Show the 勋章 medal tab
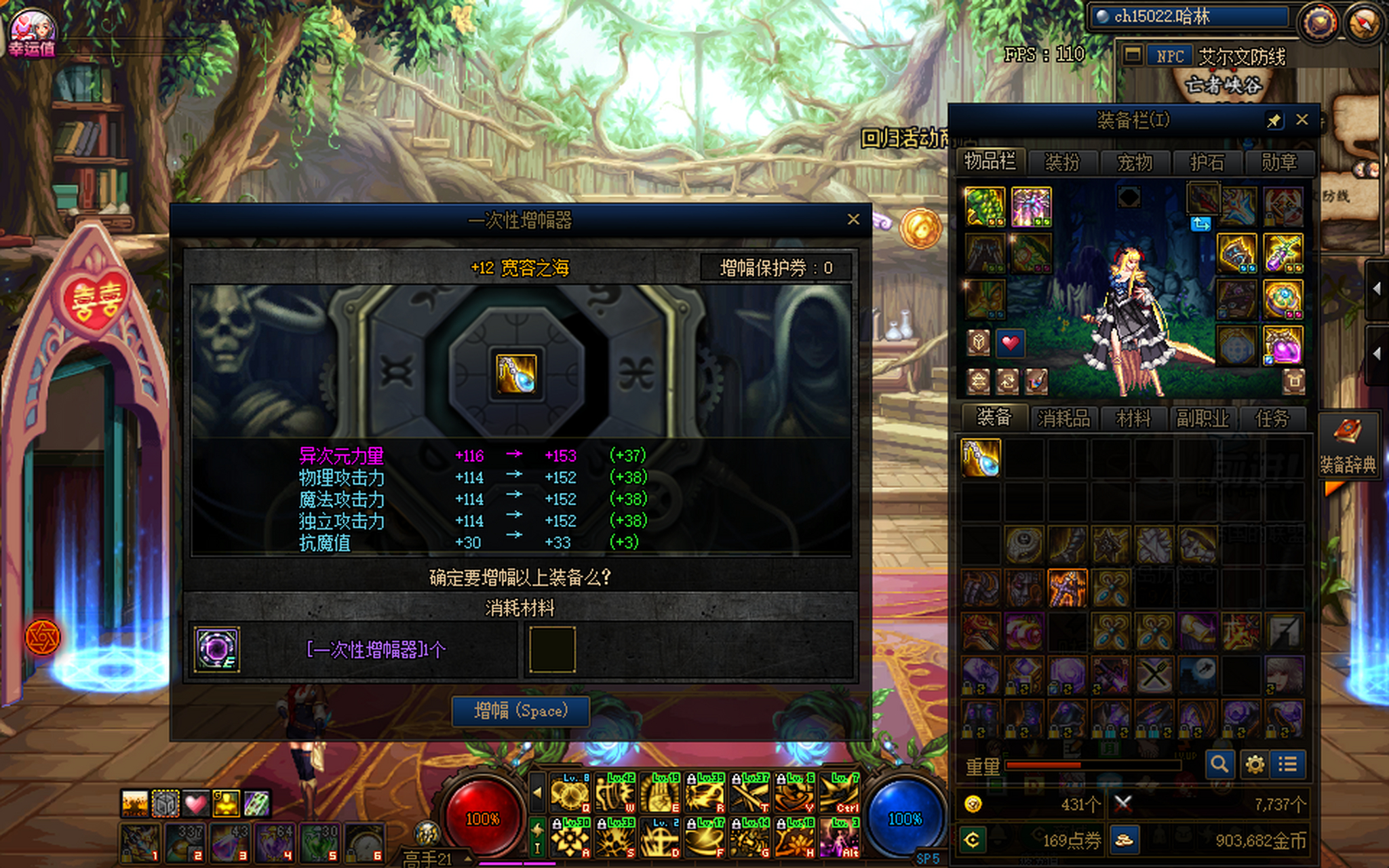Screen dimensions: 1389x868 pos(1278,163)
